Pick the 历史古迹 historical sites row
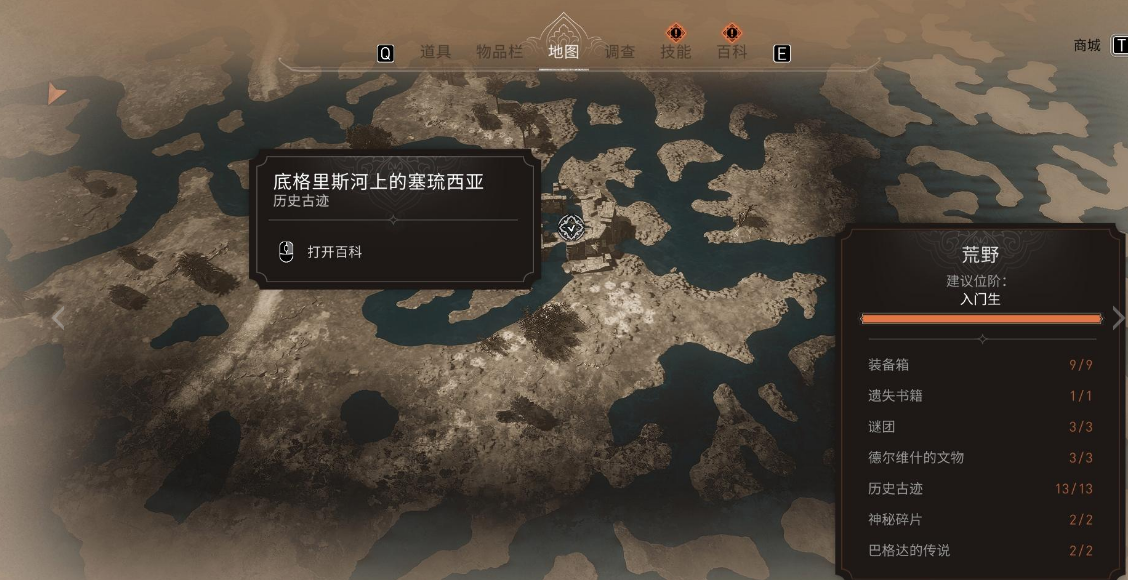This screenshot has width=1128, height=580. (980, 489)
